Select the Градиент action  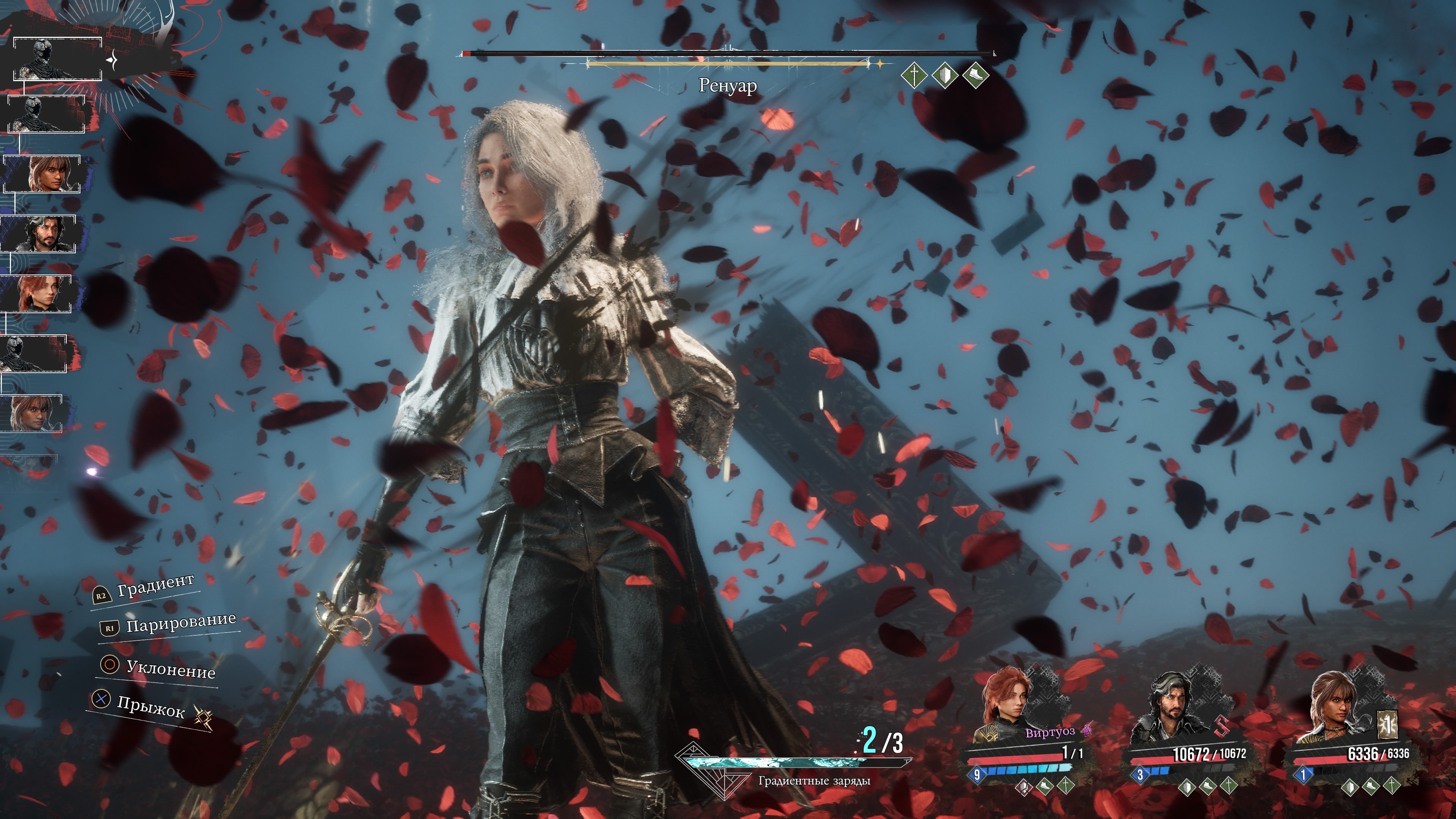pyautogui.click(x=155, y=585)
